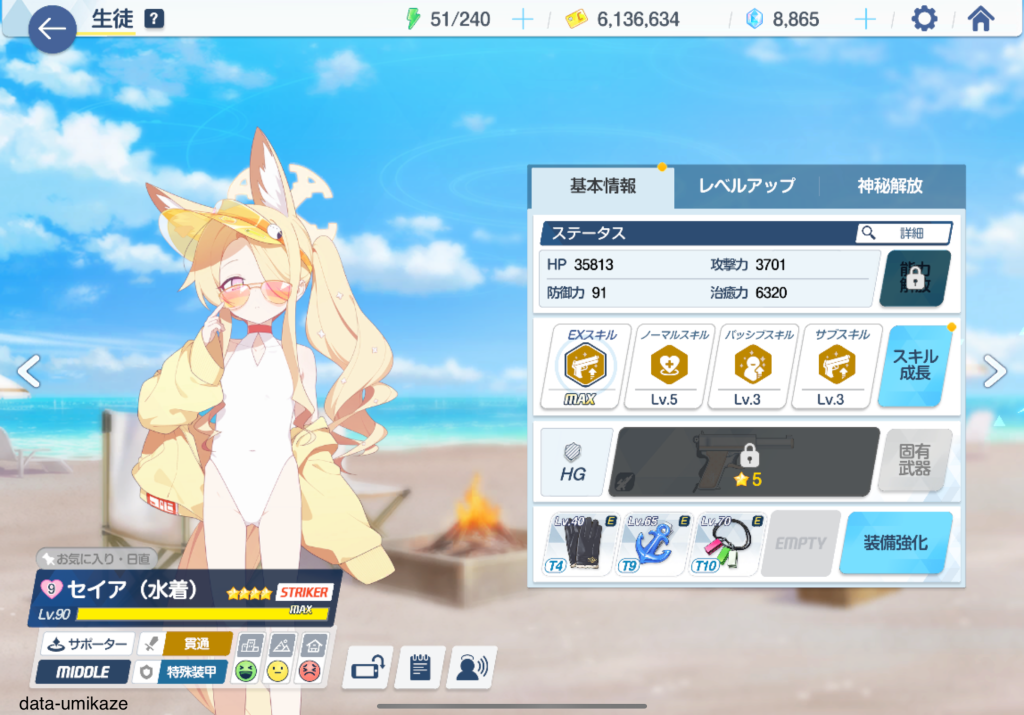Screen dimensions: 1024x715
Task: Open the 神秘解放 tab
Action: click(890, 186)
